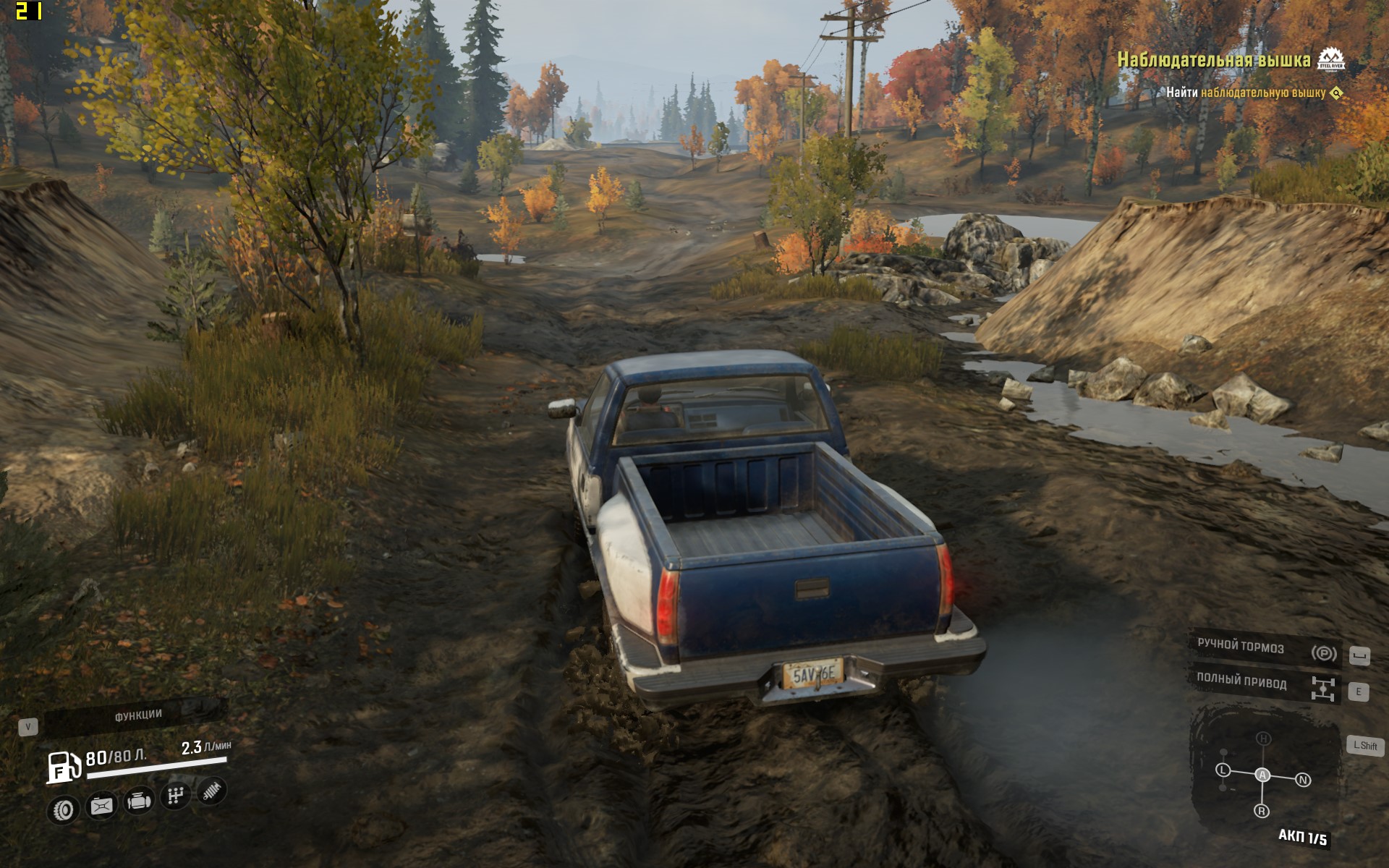Select the engine status icon
This screenshot has height=868, width=1389.
(x=139, y=801)
